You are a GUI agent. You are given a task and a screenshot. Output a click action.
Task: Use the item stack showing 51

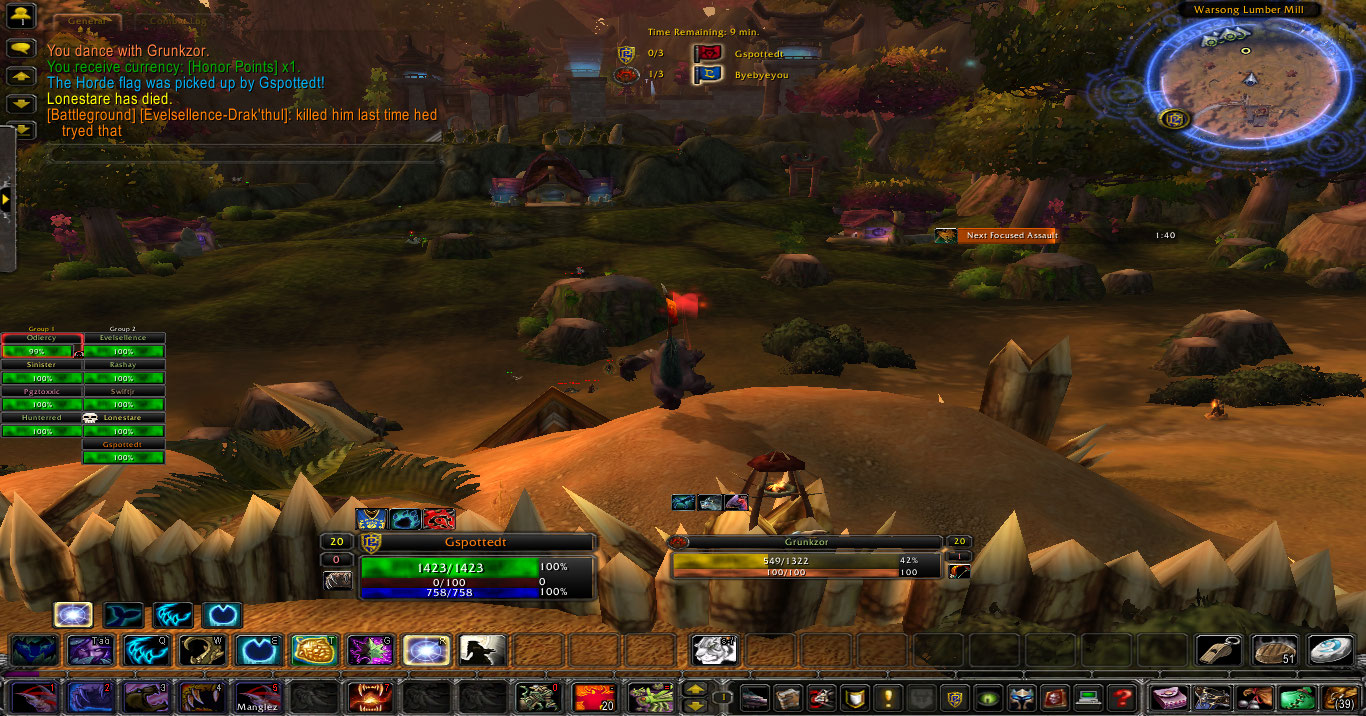pos(1275,650)
